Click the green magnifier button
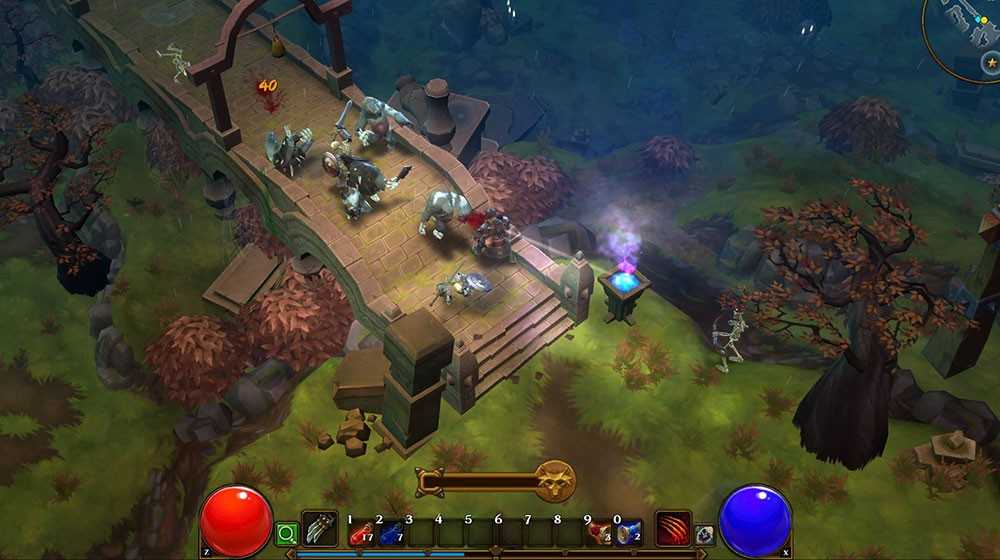 [286, 533]
